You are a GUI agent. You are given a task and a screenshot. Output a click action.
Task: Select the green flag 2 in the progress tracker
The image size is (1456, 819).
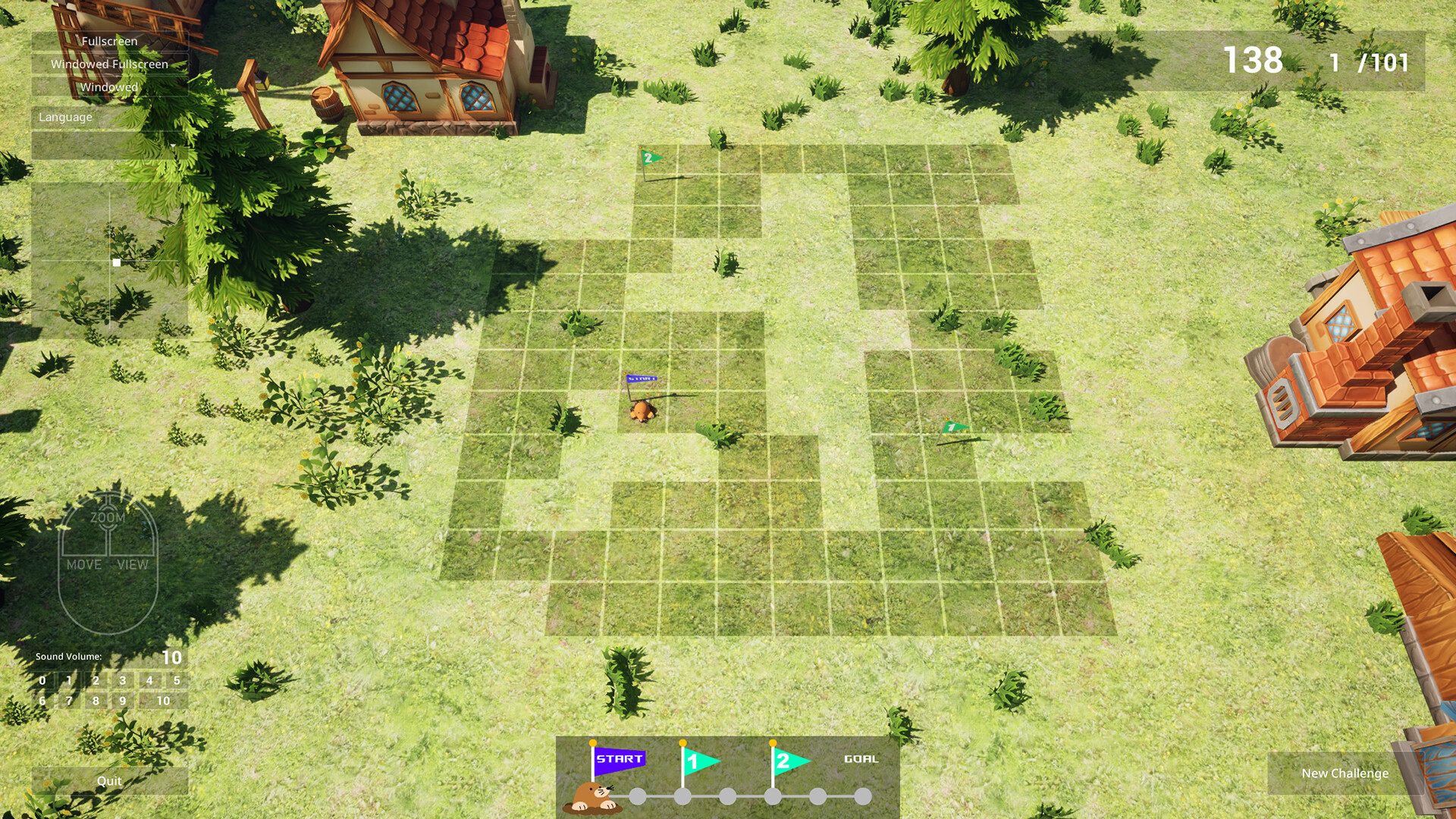coord(785,758)
